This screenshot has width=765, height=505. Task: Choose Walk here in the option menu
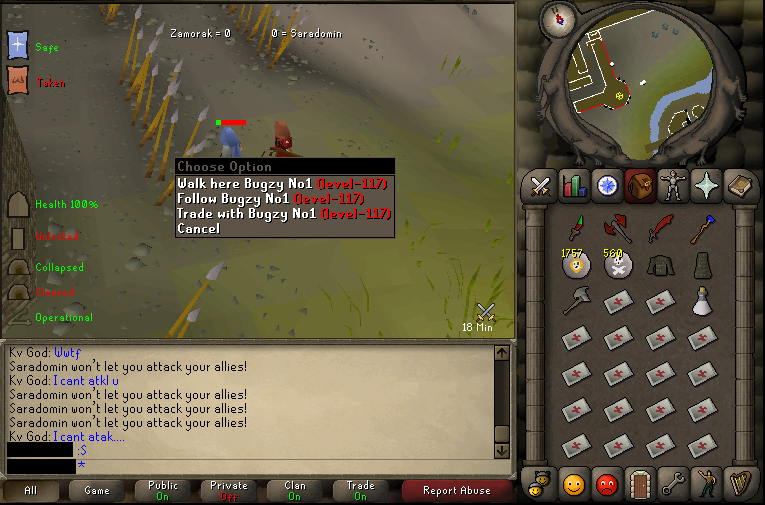click(x=282, y=184)
